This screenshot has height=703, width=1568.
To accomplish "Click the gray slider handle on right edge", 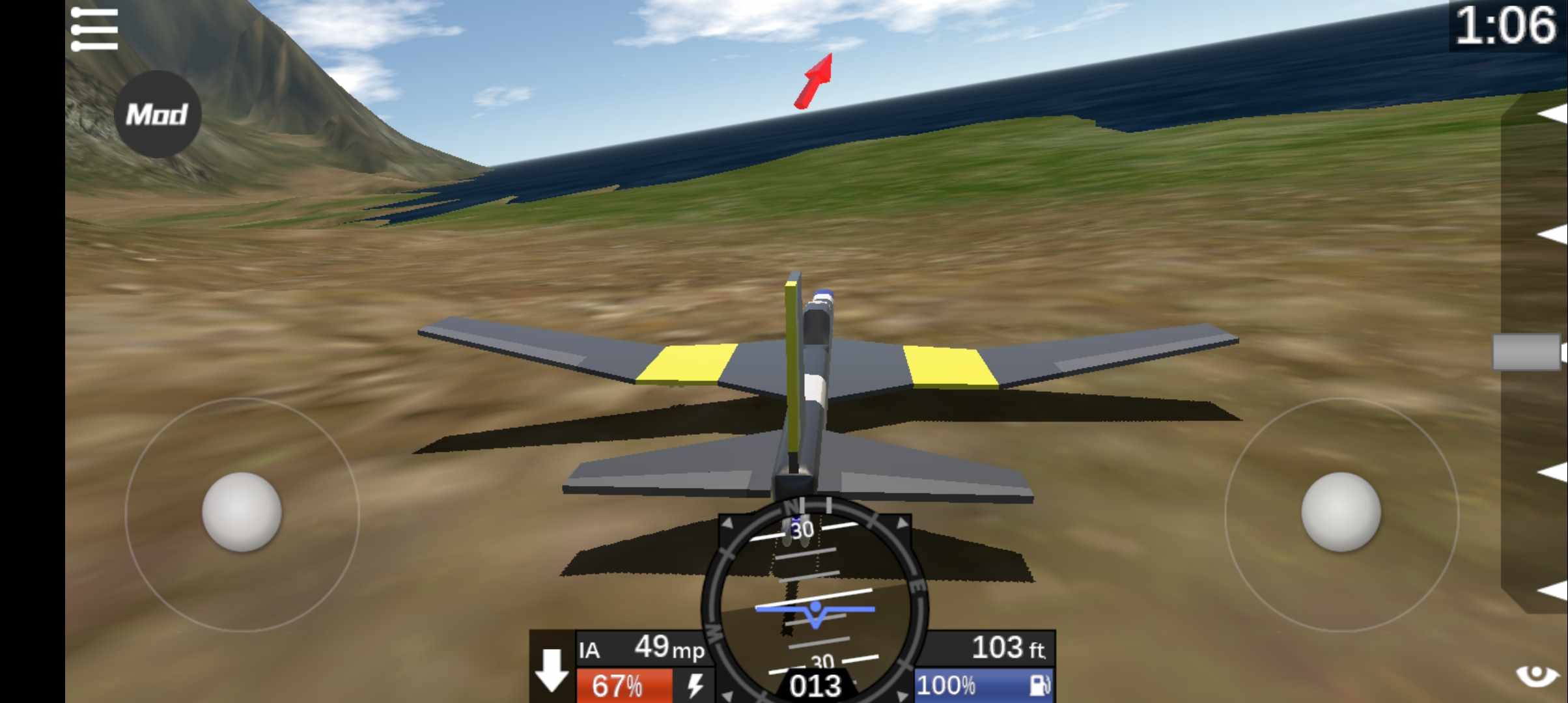I will (1527, 352).
